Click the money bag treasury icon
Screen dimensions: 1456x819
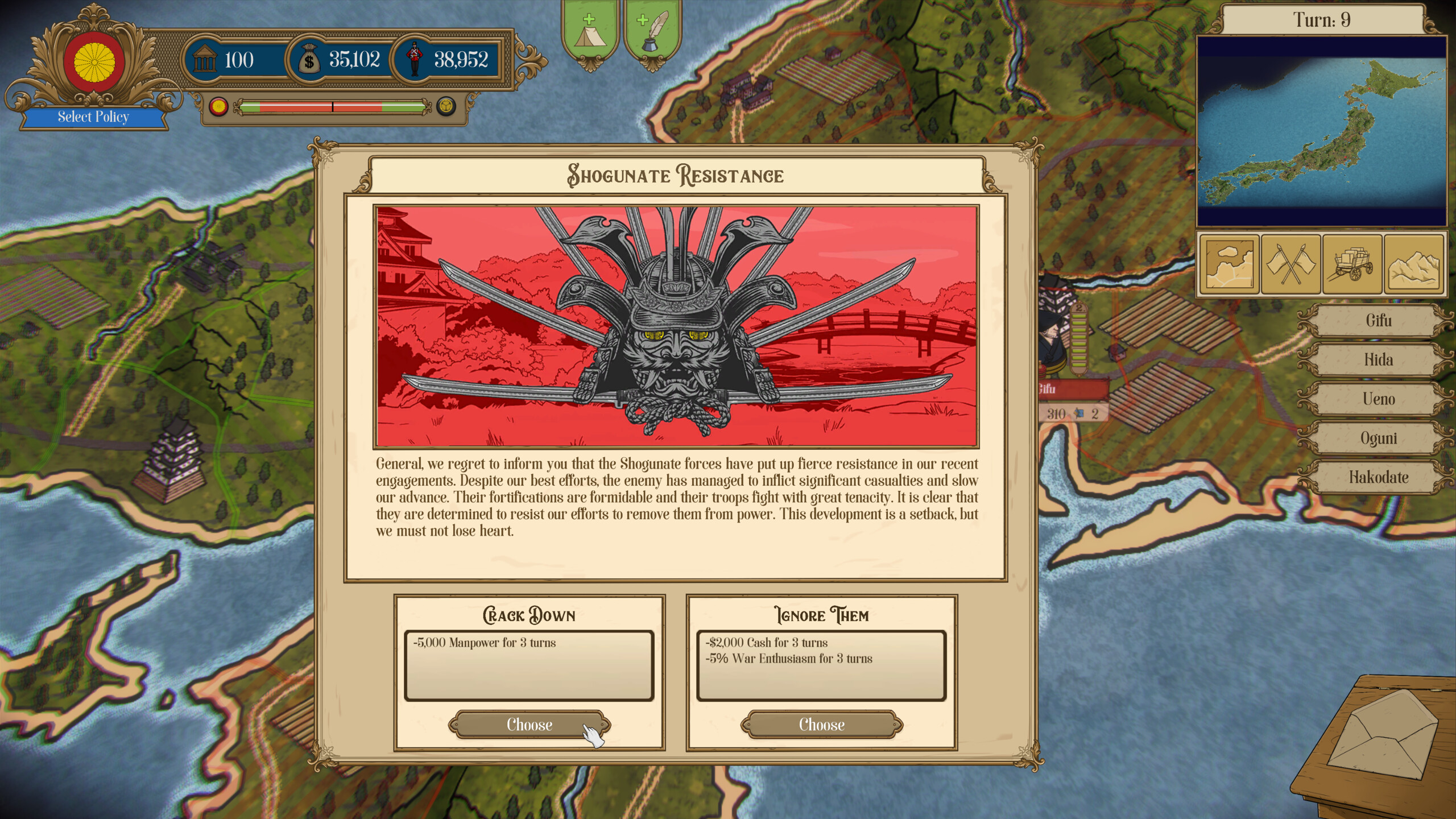(309, 59)
